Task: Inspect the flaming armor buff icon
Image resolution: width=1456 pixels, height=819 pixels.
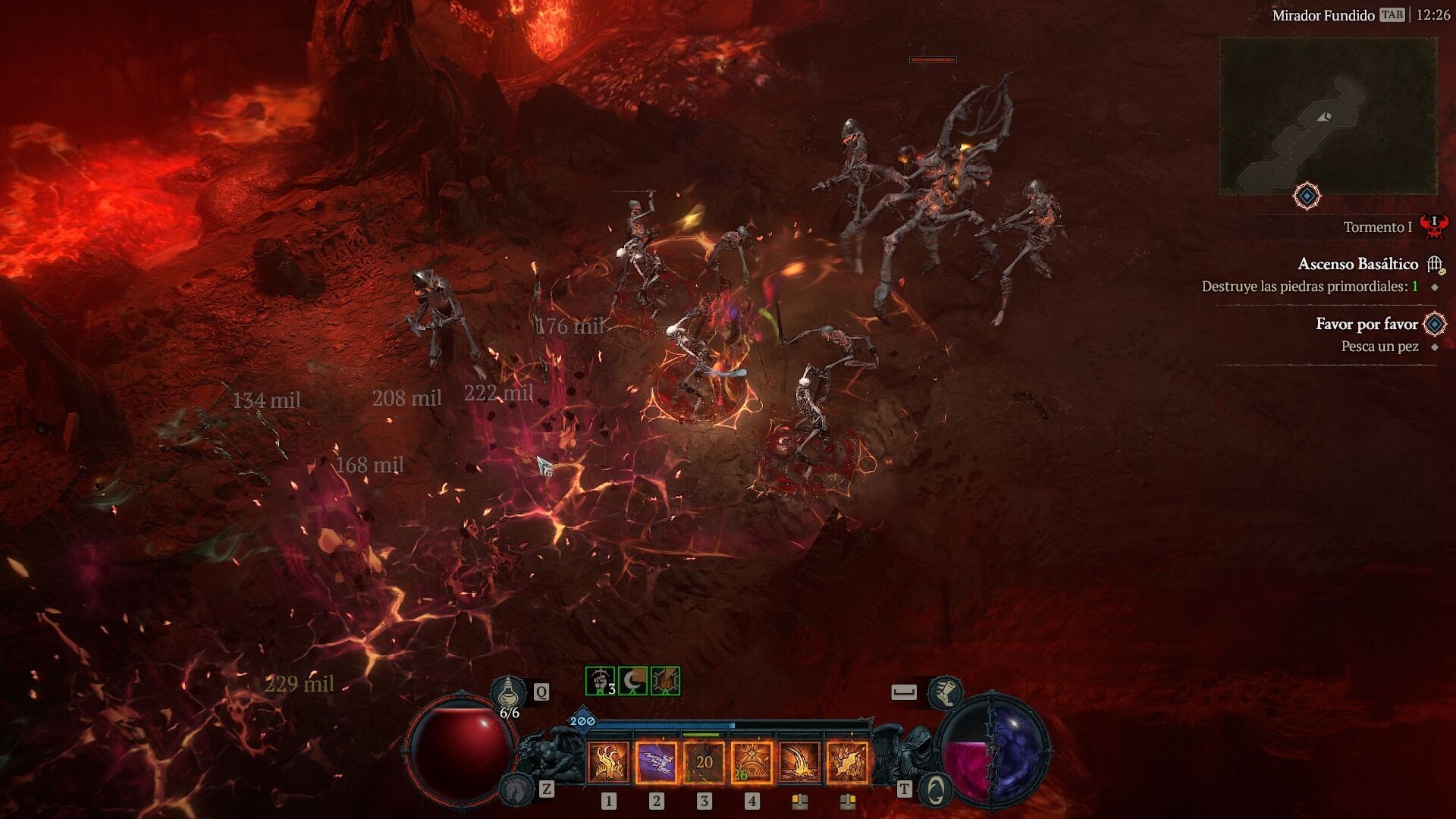Action: pos(665,681)
